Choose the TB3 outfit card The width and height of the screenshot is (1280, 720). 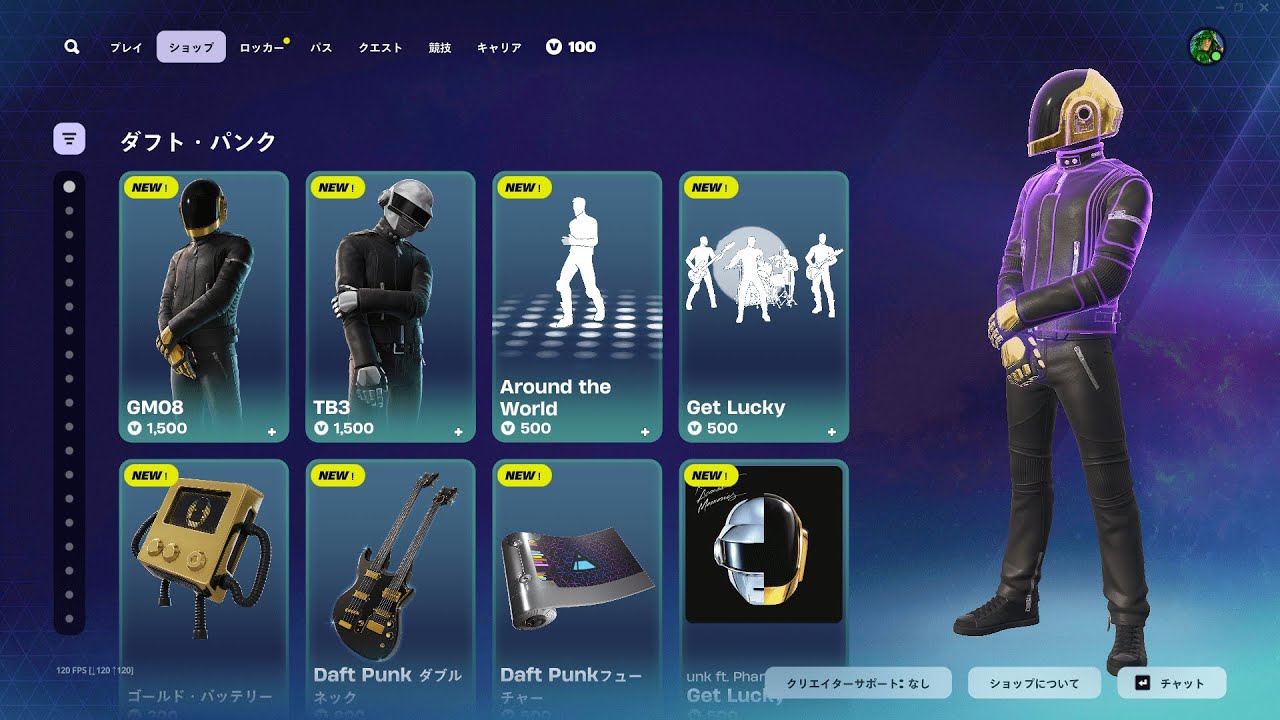pos(391,306)
